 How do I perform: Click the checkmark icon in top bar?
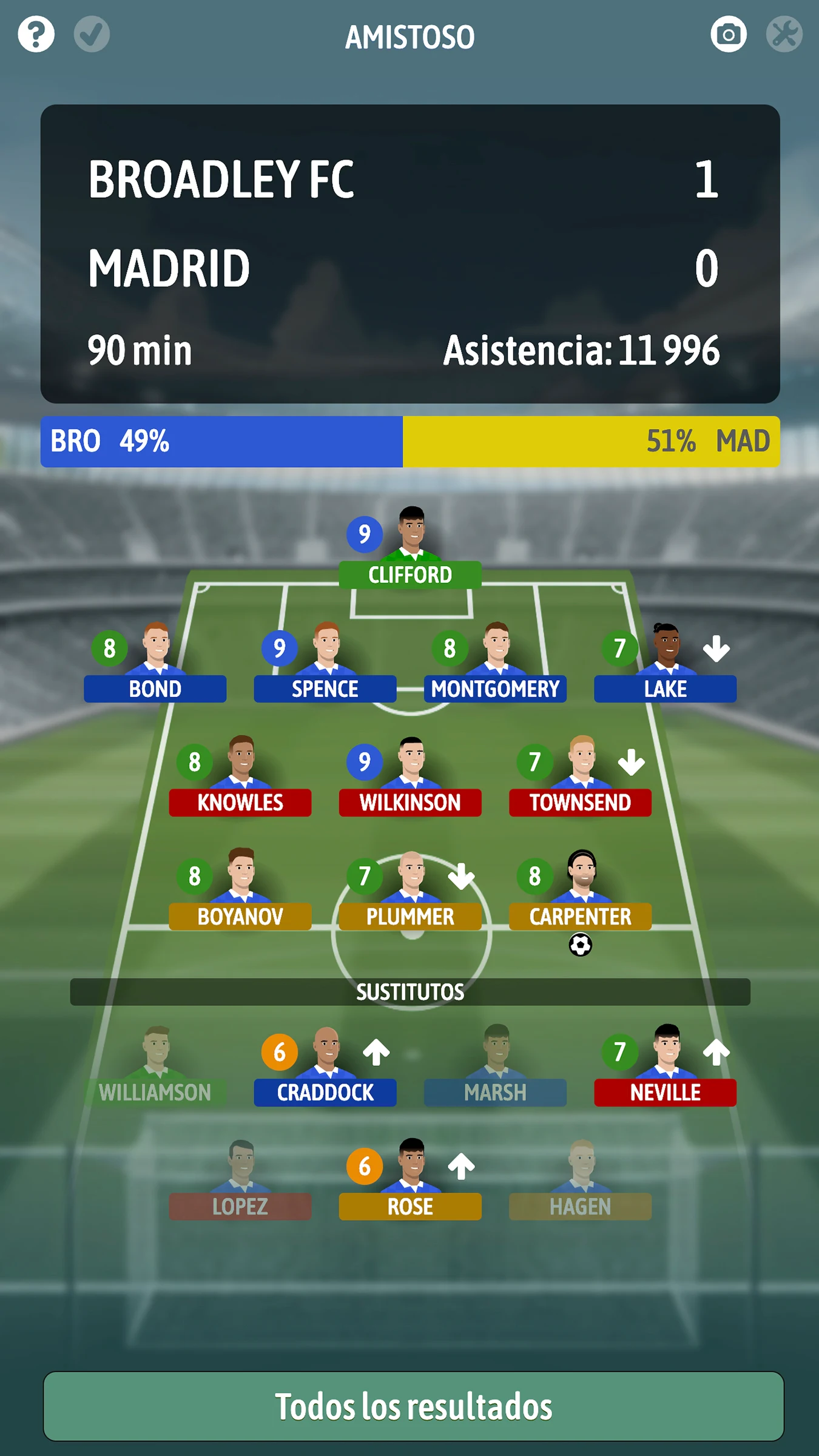tap(92, 35)
